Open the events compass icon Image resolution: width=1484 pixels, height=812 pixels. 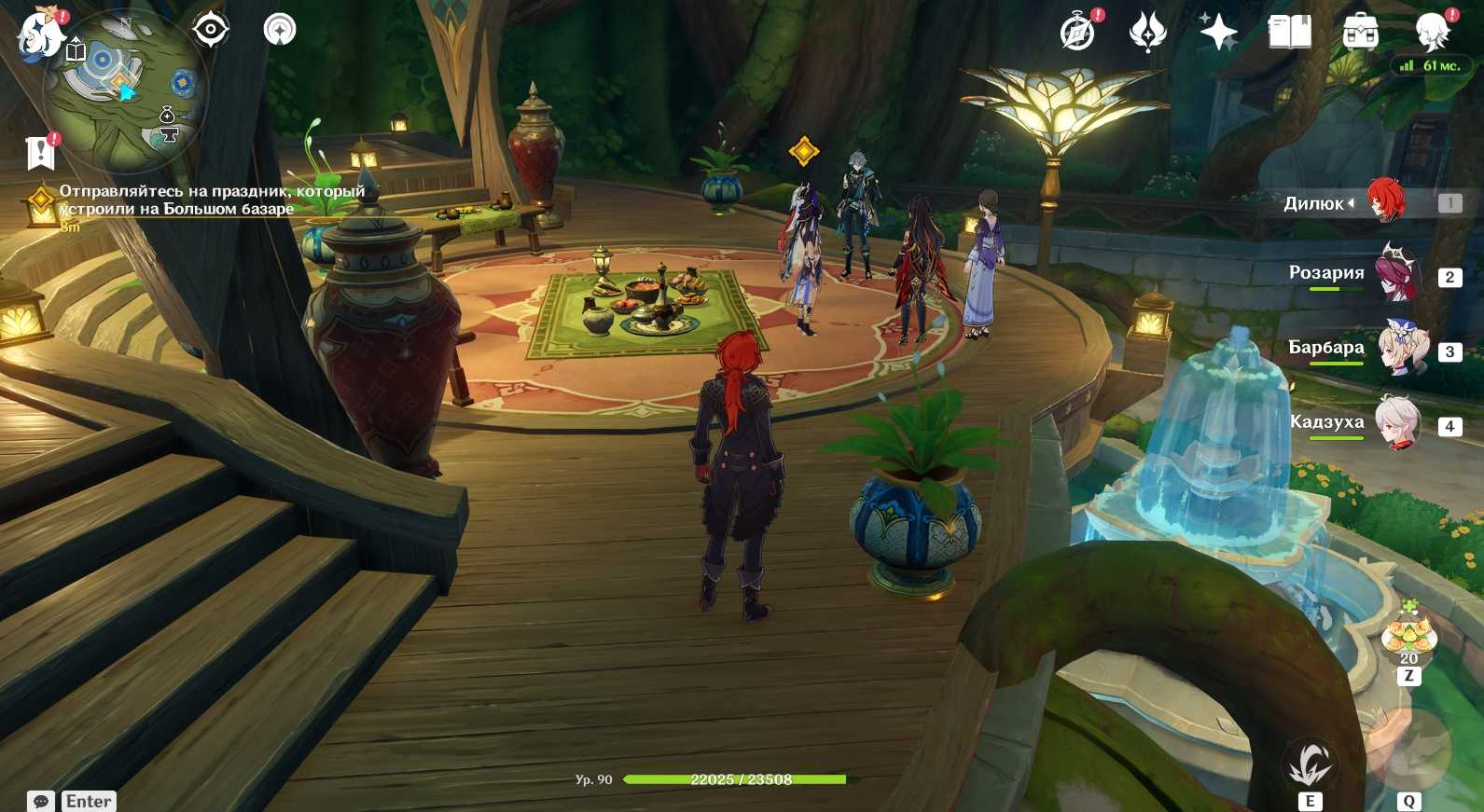coord(1077,32)
